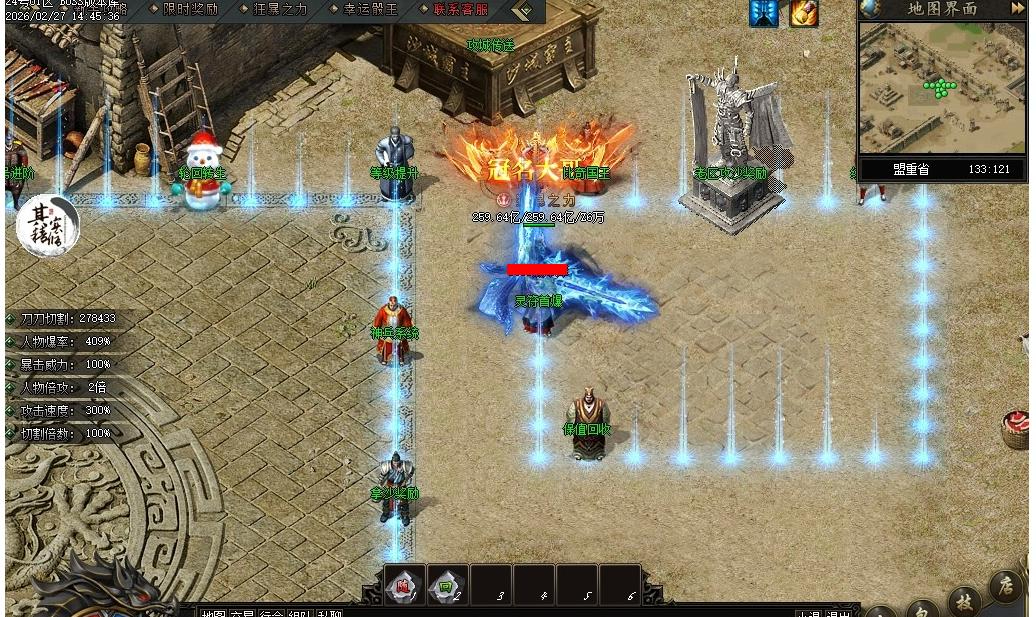This screenshot has width=1036, height=617.
Task: Click the 退出 exit button
Action: click(x=838, y=613)
